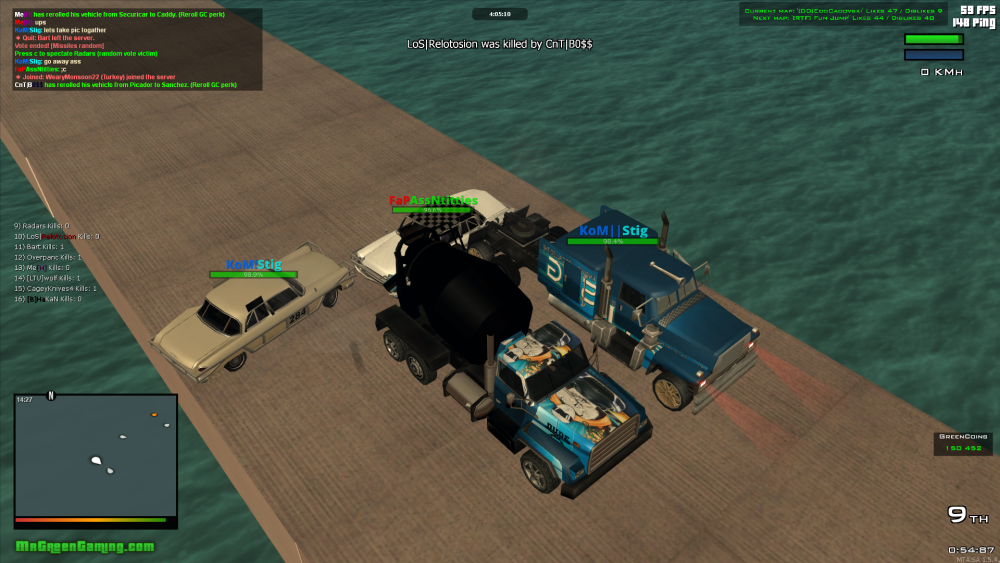This screenshot has height=563, width=1000.
Task: Select CageyKnives4 in the player list
Action: (x=48, y=288)
